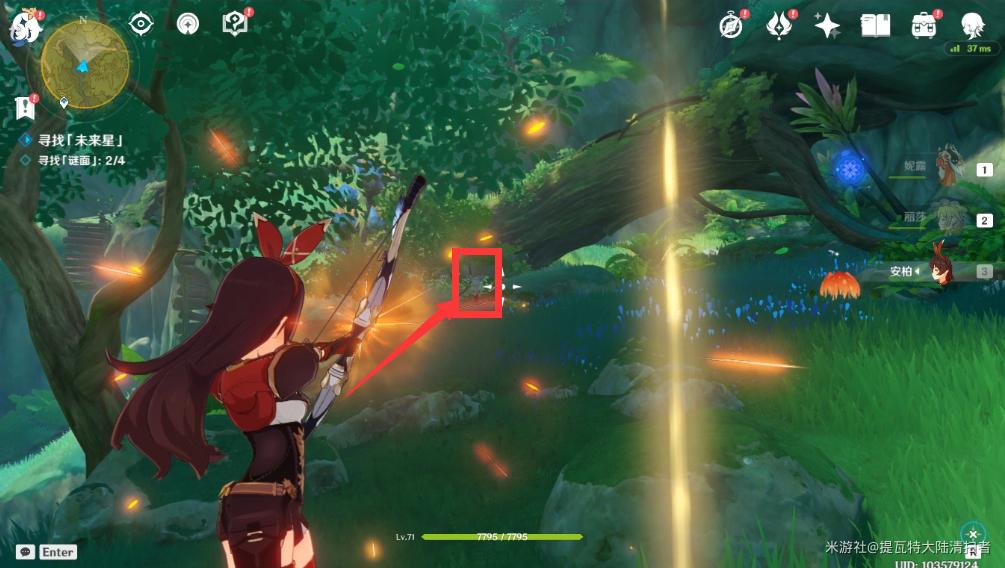This screenshot has width=1005, height=568.
Task: Open the wish-style circular star icon
Action: pos(187,24)
